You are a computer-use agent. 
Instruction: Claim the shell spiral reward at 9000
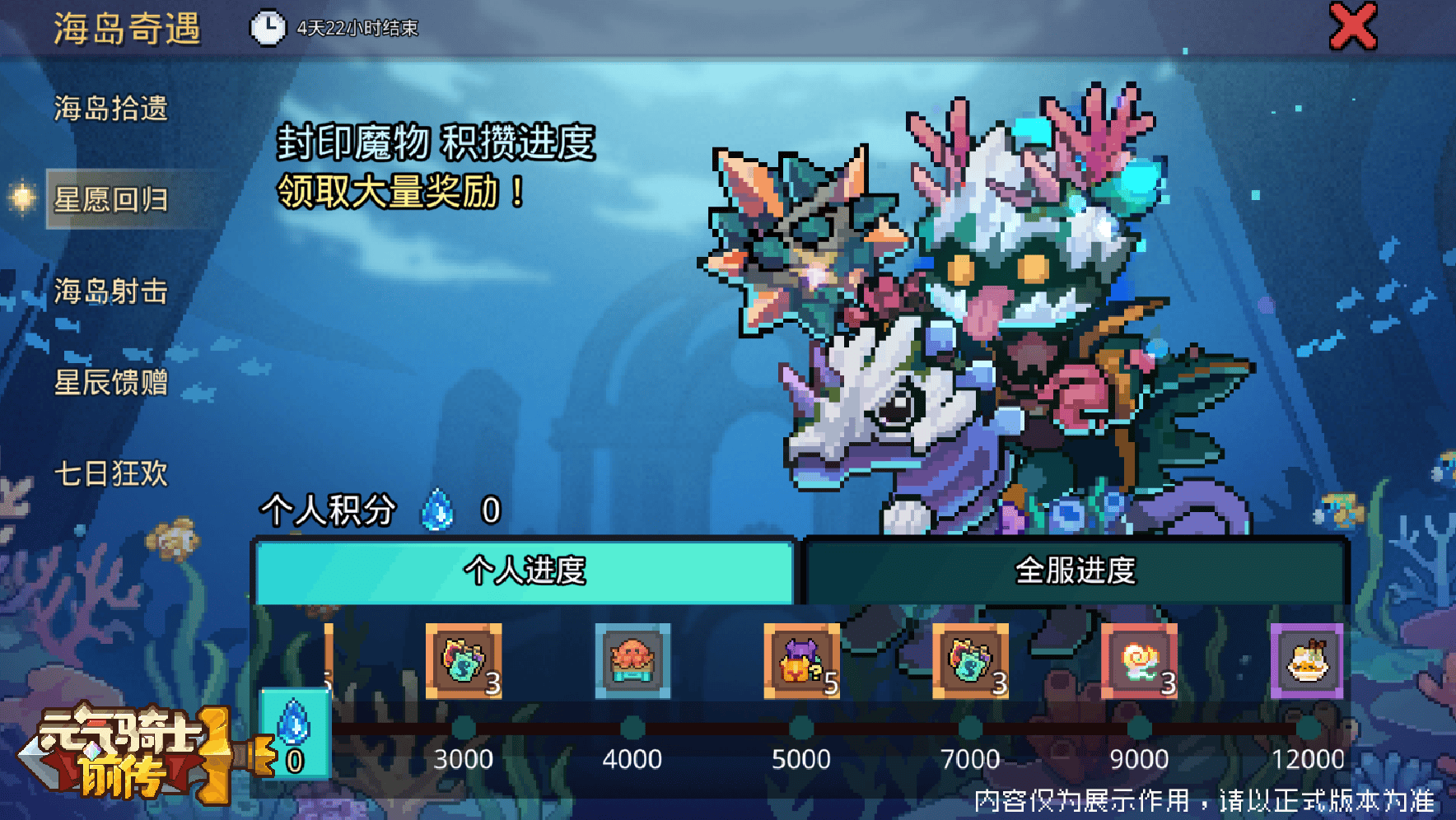(1141, 660)
